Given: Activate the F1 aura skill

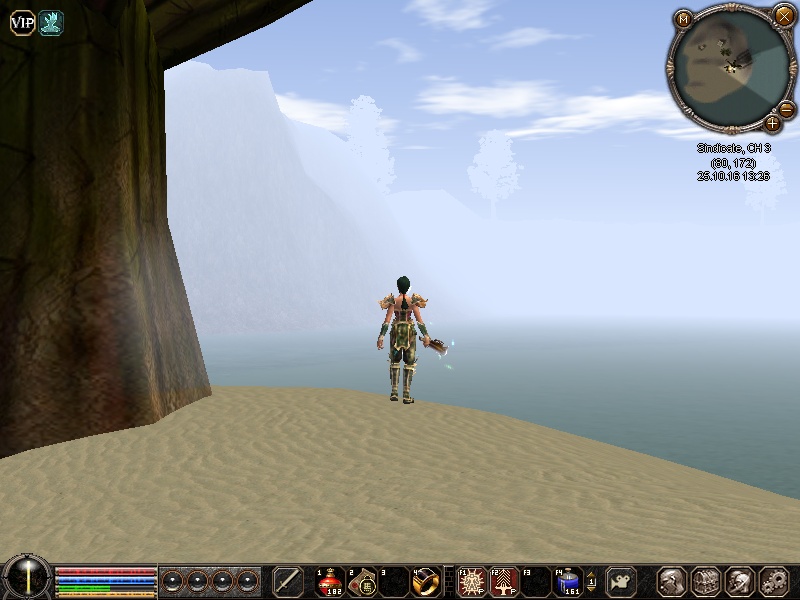Looking at the screenshot, I should (x=472, y=581).
